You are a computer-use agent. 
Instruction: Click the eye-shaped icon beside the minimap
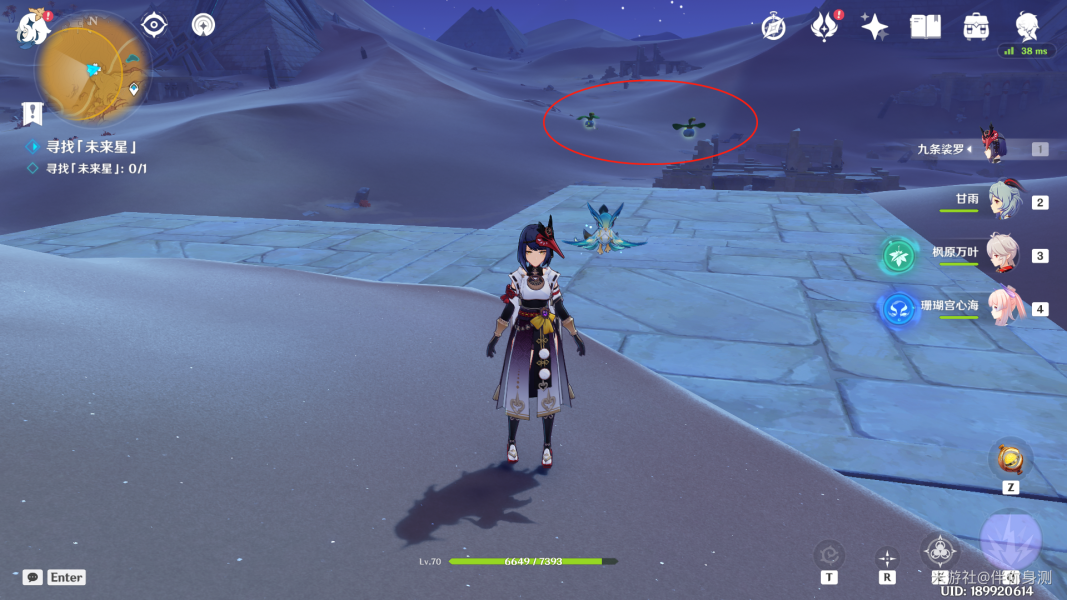tap(154, 25)
